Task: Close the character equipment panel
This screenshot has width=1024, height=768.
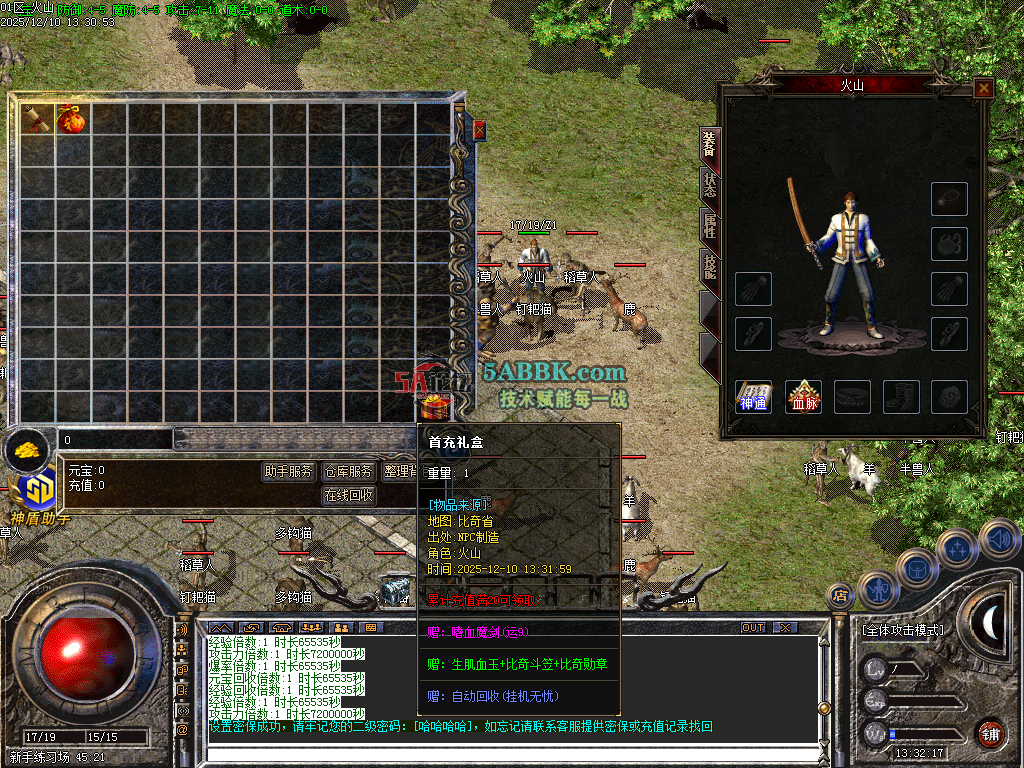Action: pyautogui.click(x=984, y=88)
